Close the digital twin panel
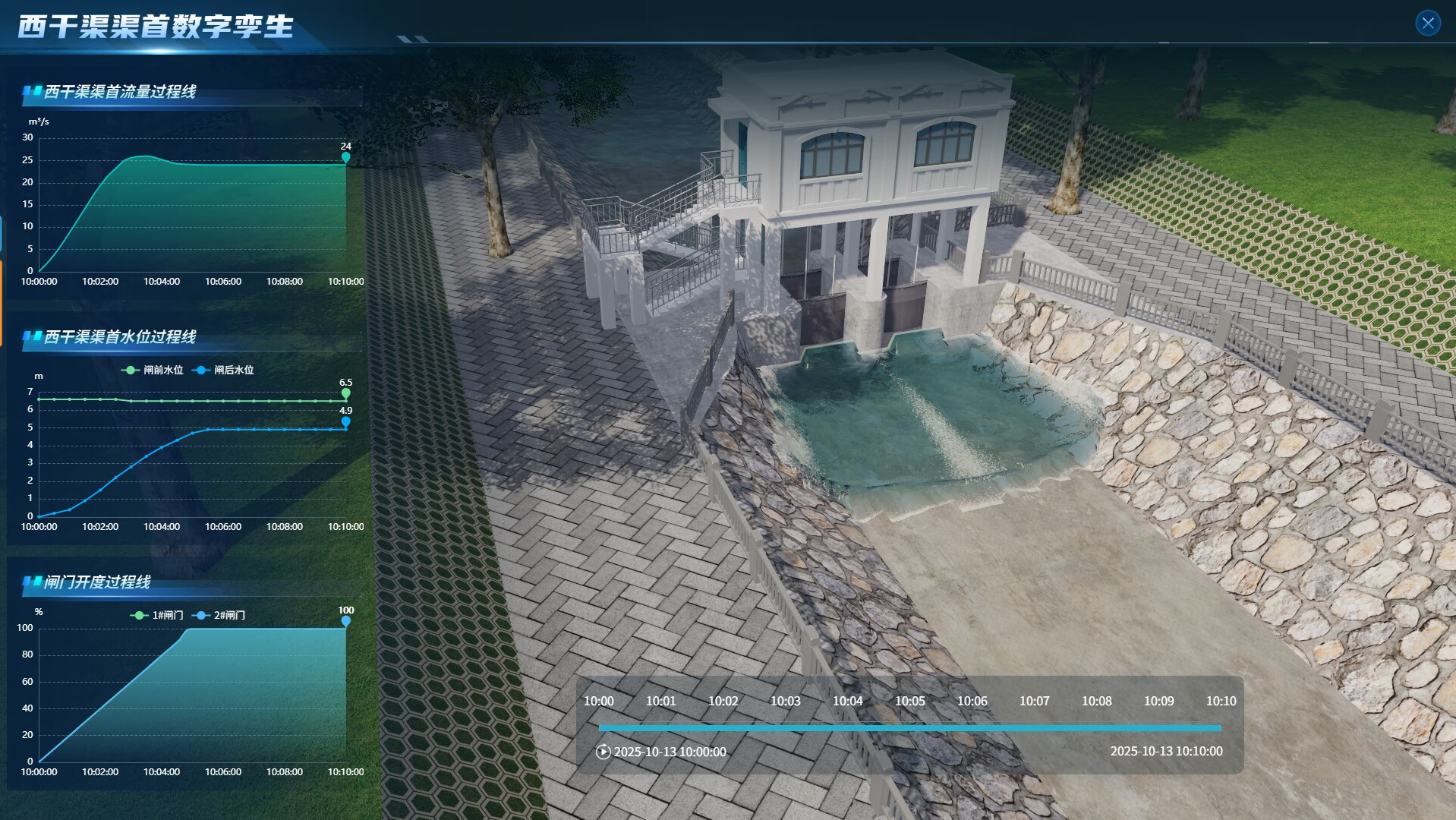 (1428, 23)
